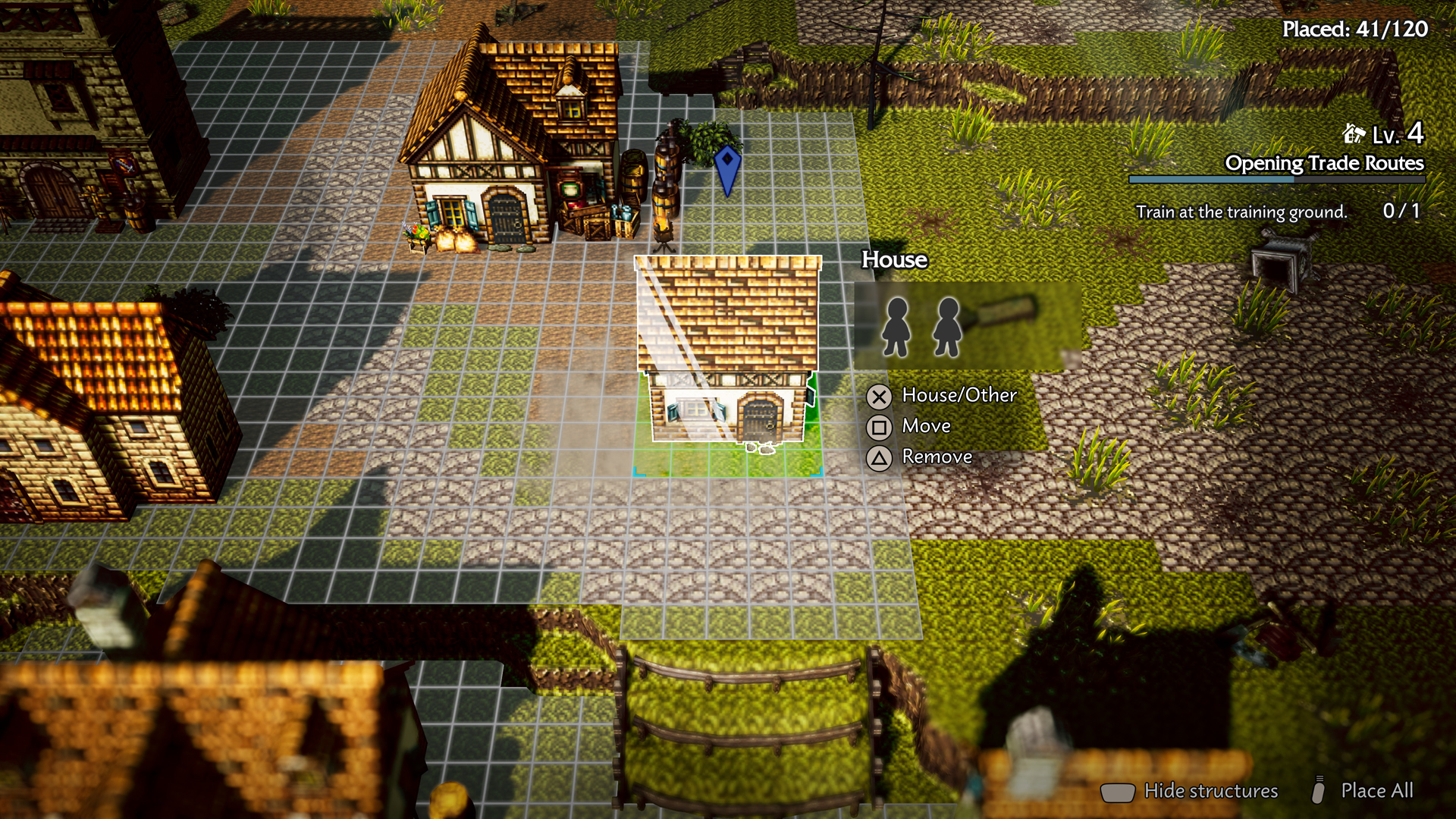
Task: Toggle Hide structures
Action: coord(1210,791)
